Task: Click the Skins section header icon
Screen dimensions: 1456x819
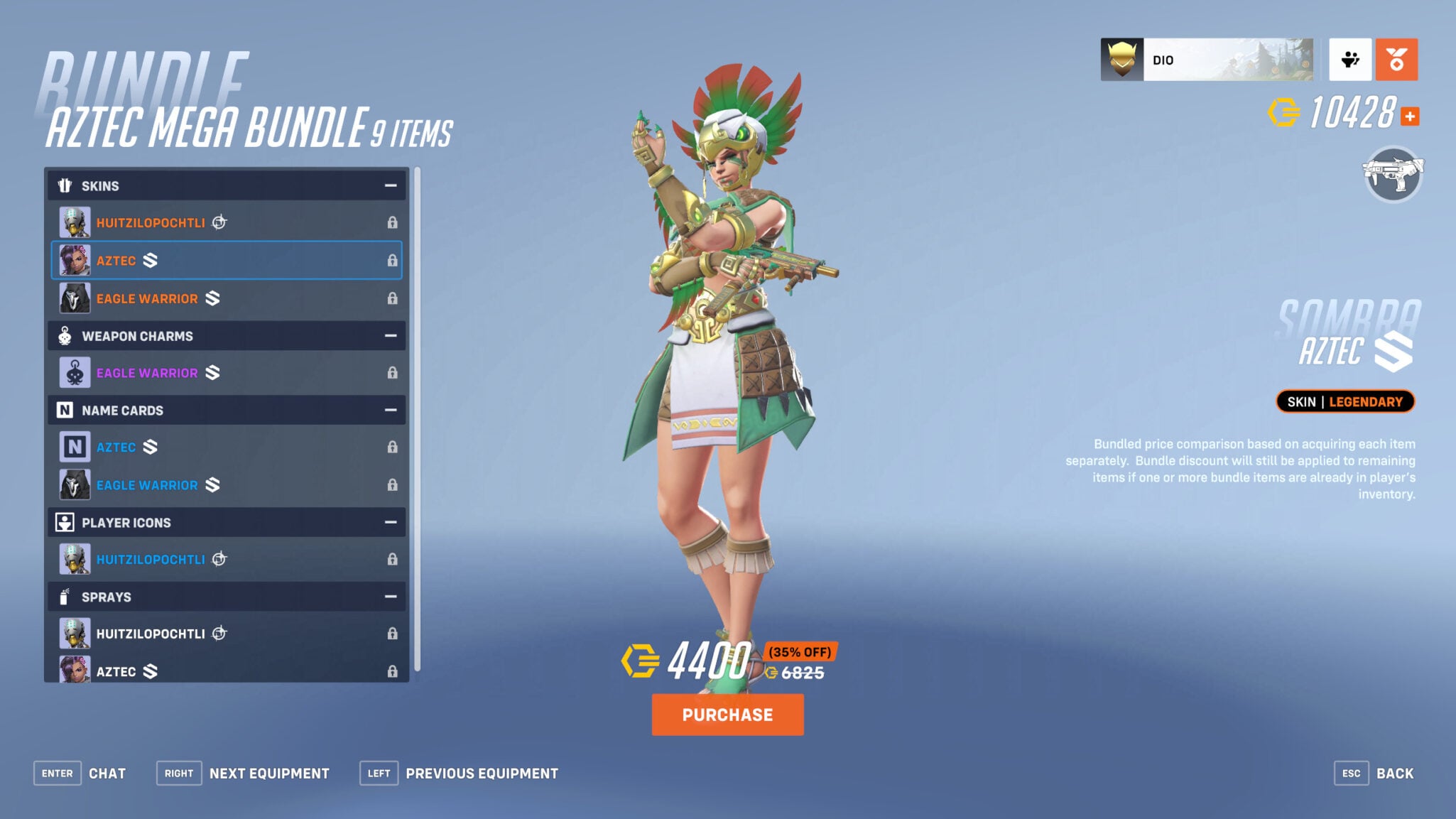Action: click(65, 185)
